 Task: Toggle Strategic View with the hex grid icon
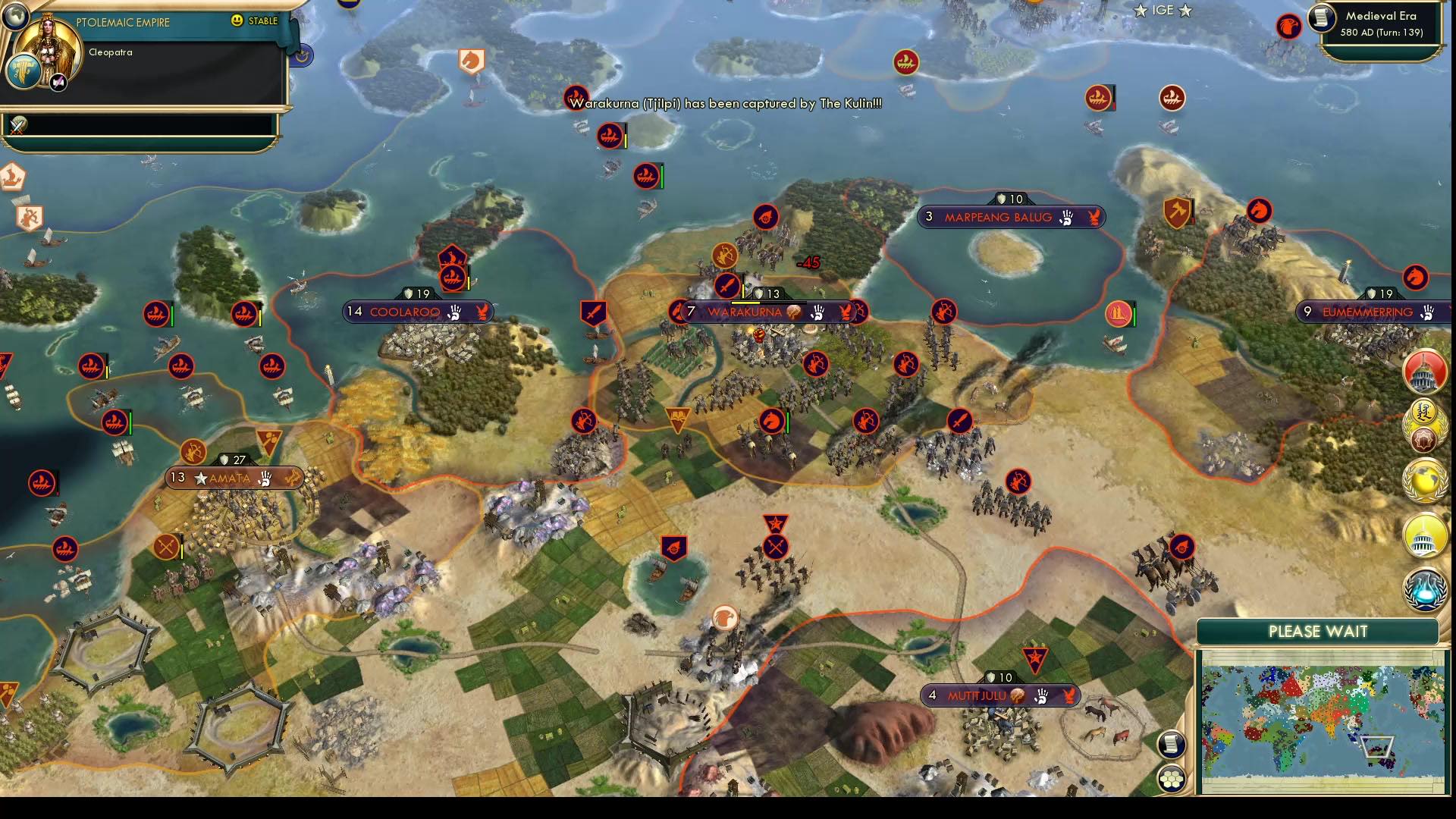tap(1171, 779)
